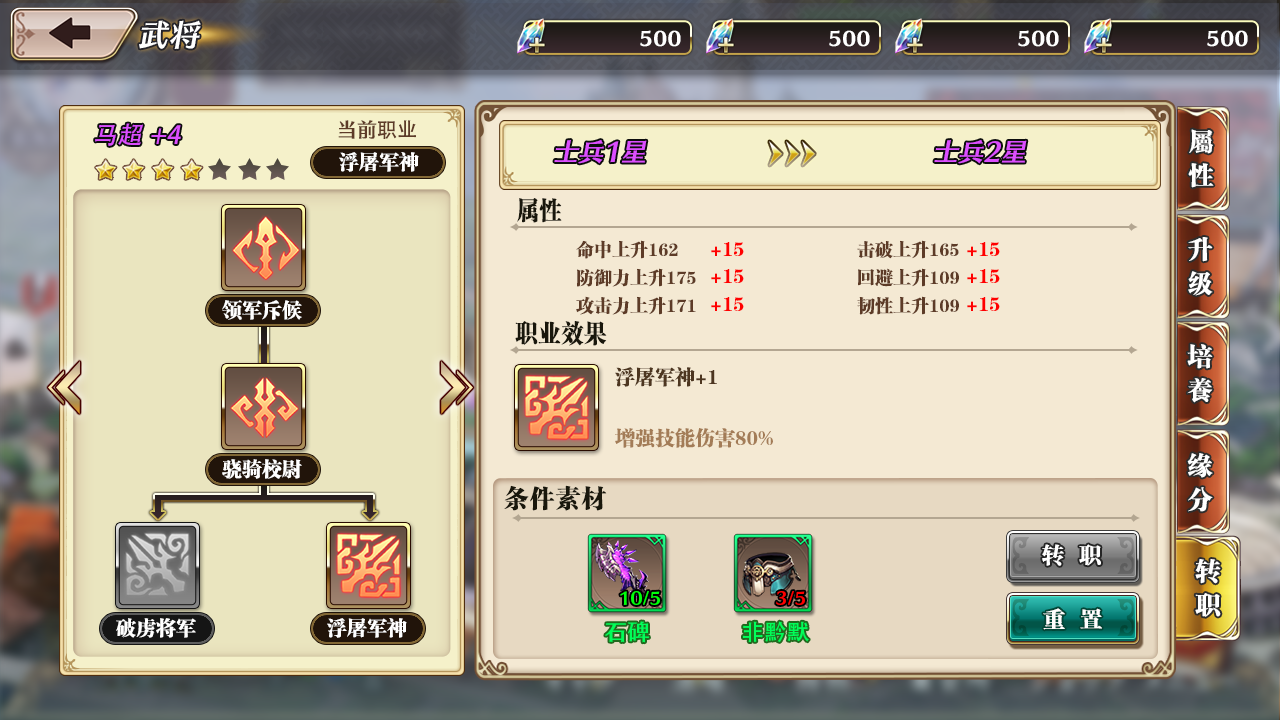Open the next general with right chevron
This screenshot has height=720, width=1280.
(x=453, y=386)
